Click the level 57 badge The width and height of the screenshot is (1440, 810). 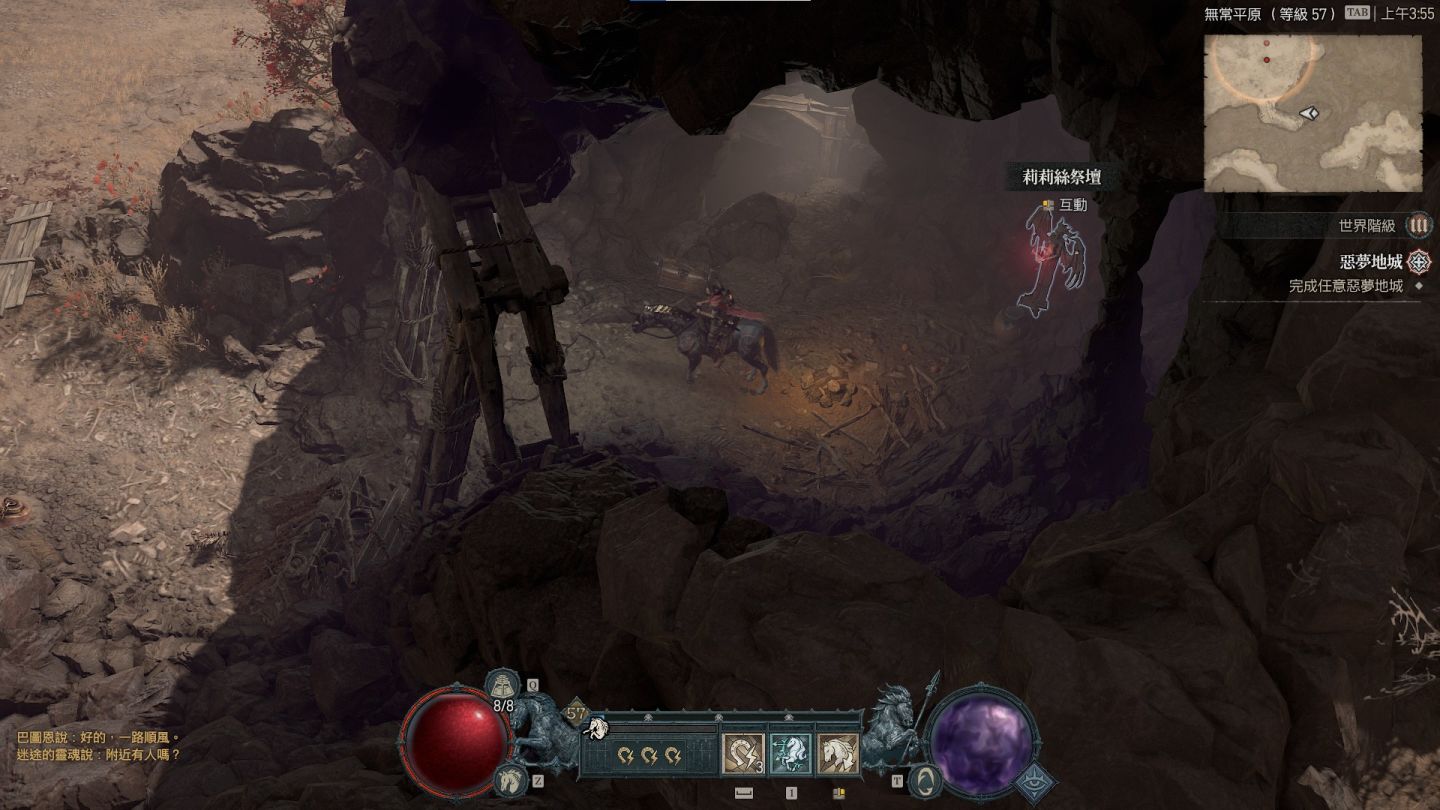tap(575, 714)
